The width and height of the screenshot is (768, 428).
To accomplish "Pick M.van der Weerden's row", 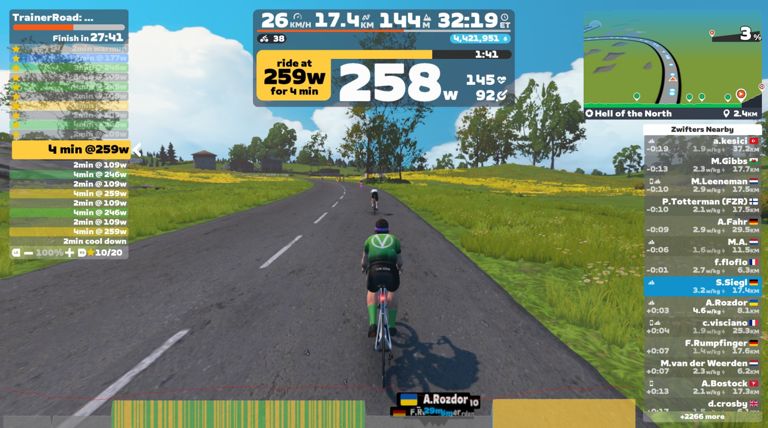I will (704, 366).
